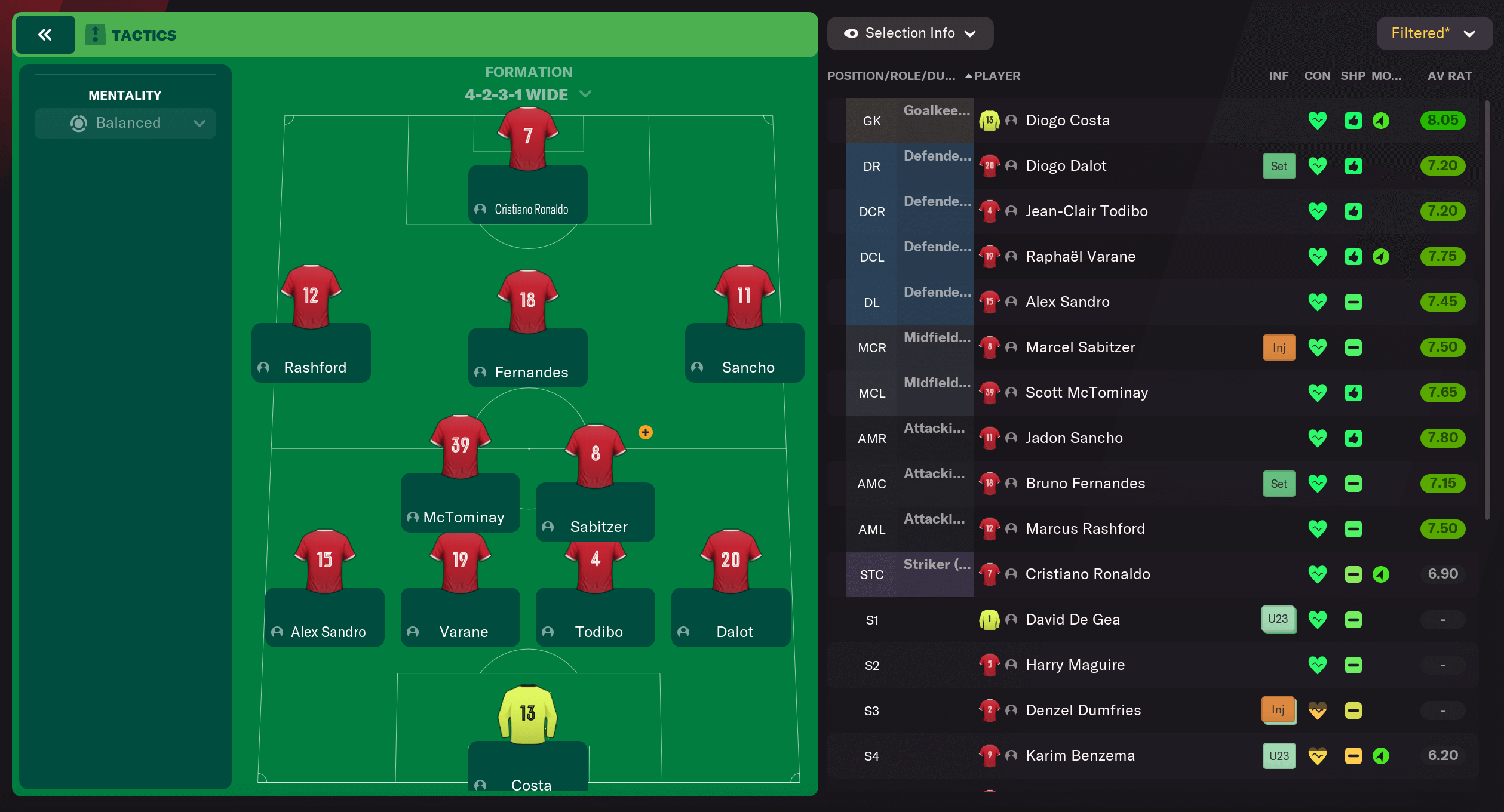Toggle the Selection Info eye icon
Viewport: 1504px width, 812px height.
point(851,33)
